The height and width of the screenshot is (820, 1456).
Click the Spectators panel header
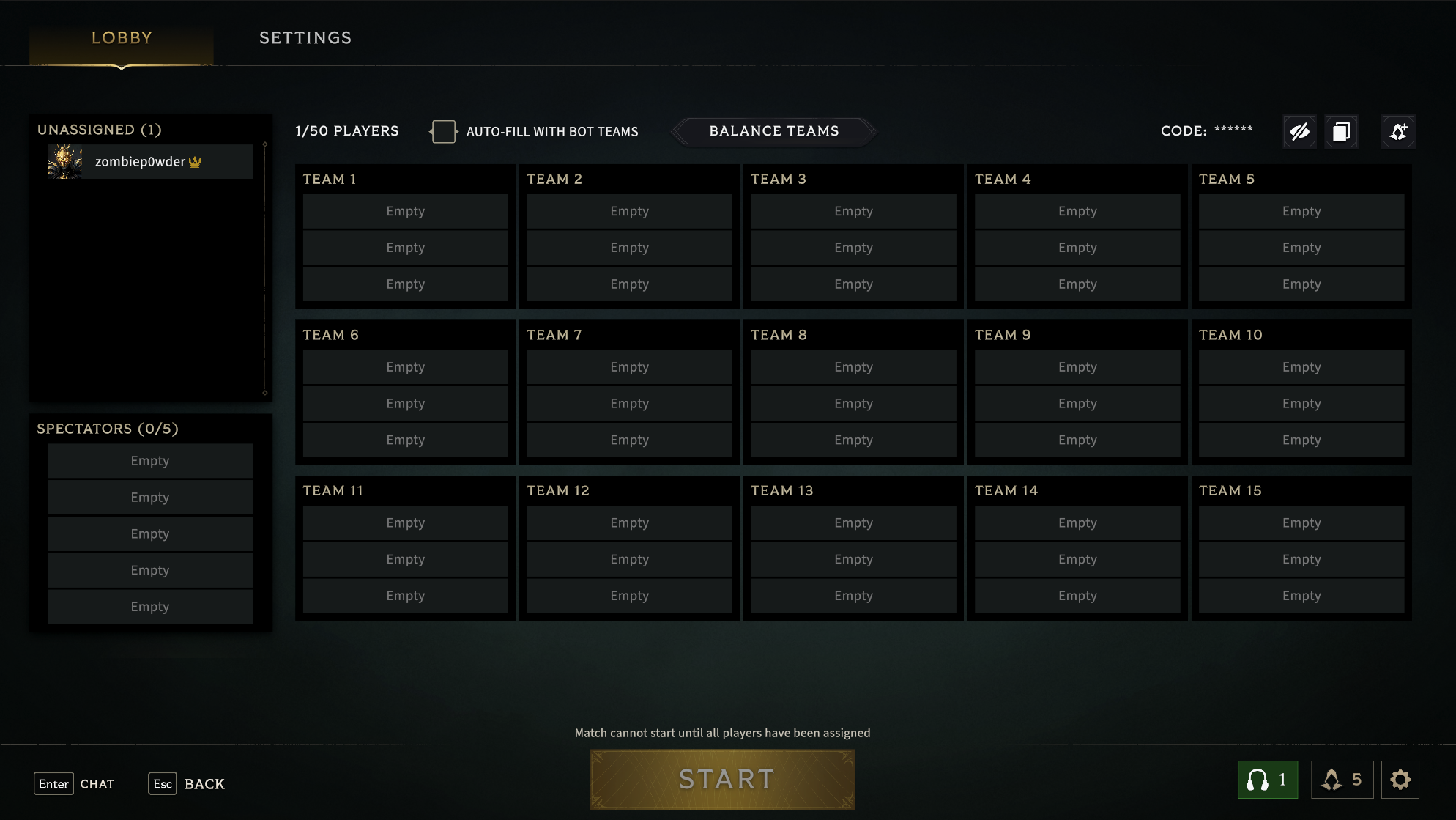click(108, 429)
